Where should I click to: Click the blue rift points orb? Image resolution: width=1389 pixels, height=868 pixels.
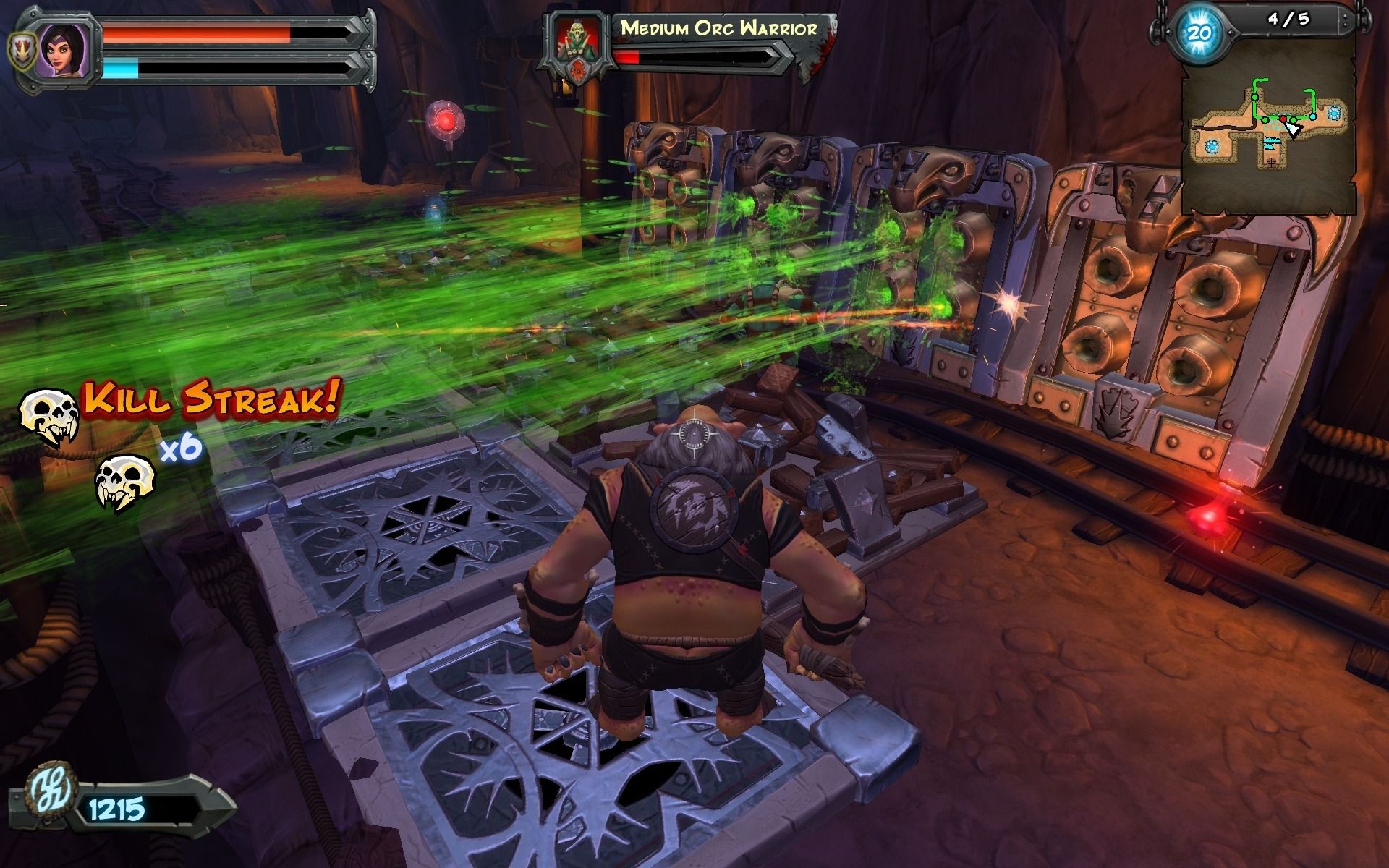[x=1199, y=33]
